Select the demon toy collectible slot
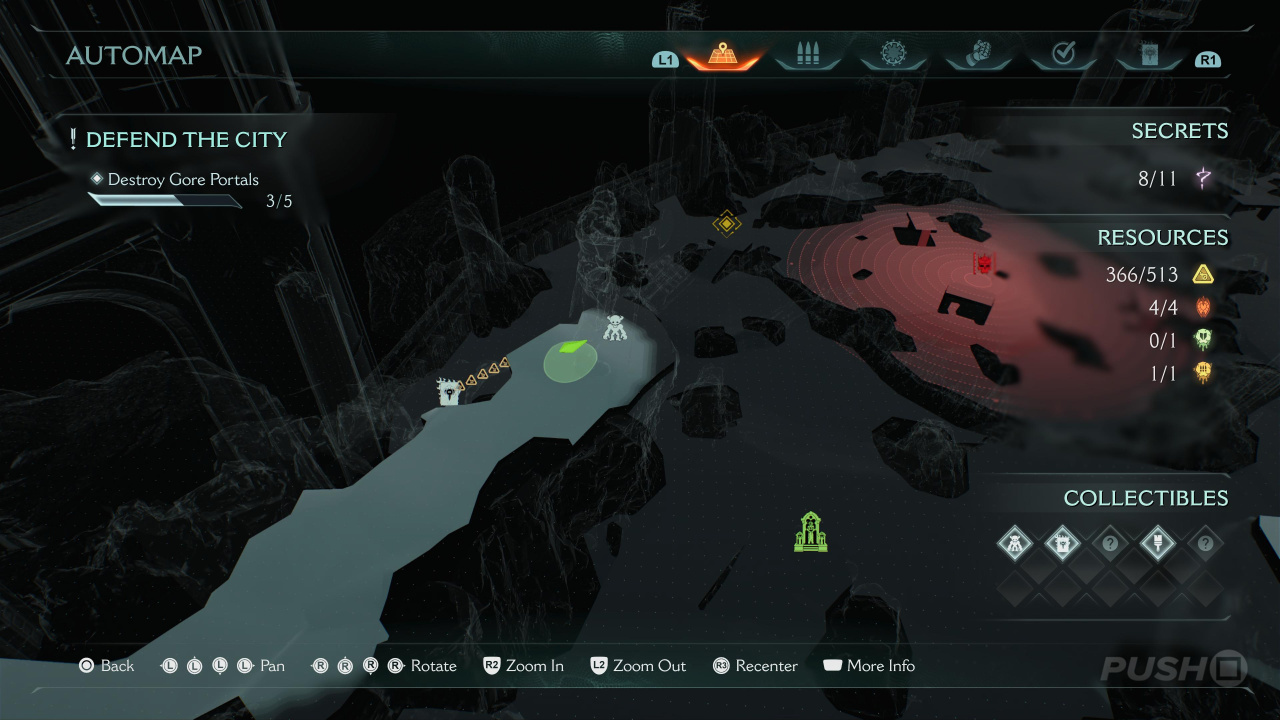The image size is (1280, 720). tap(1015, 544)
